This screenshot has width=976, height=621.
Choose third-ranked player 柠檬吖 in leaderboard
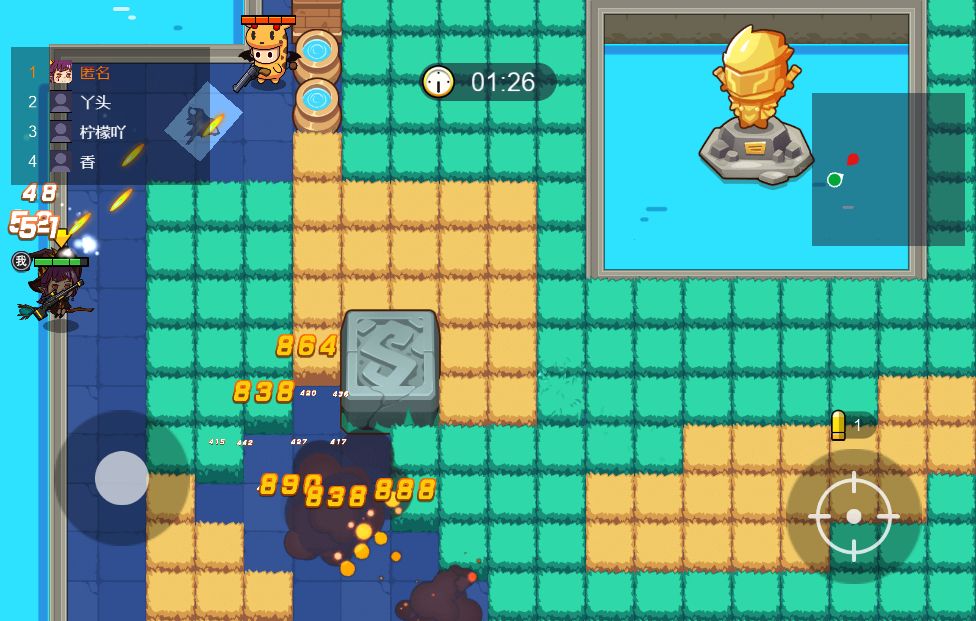102,131
